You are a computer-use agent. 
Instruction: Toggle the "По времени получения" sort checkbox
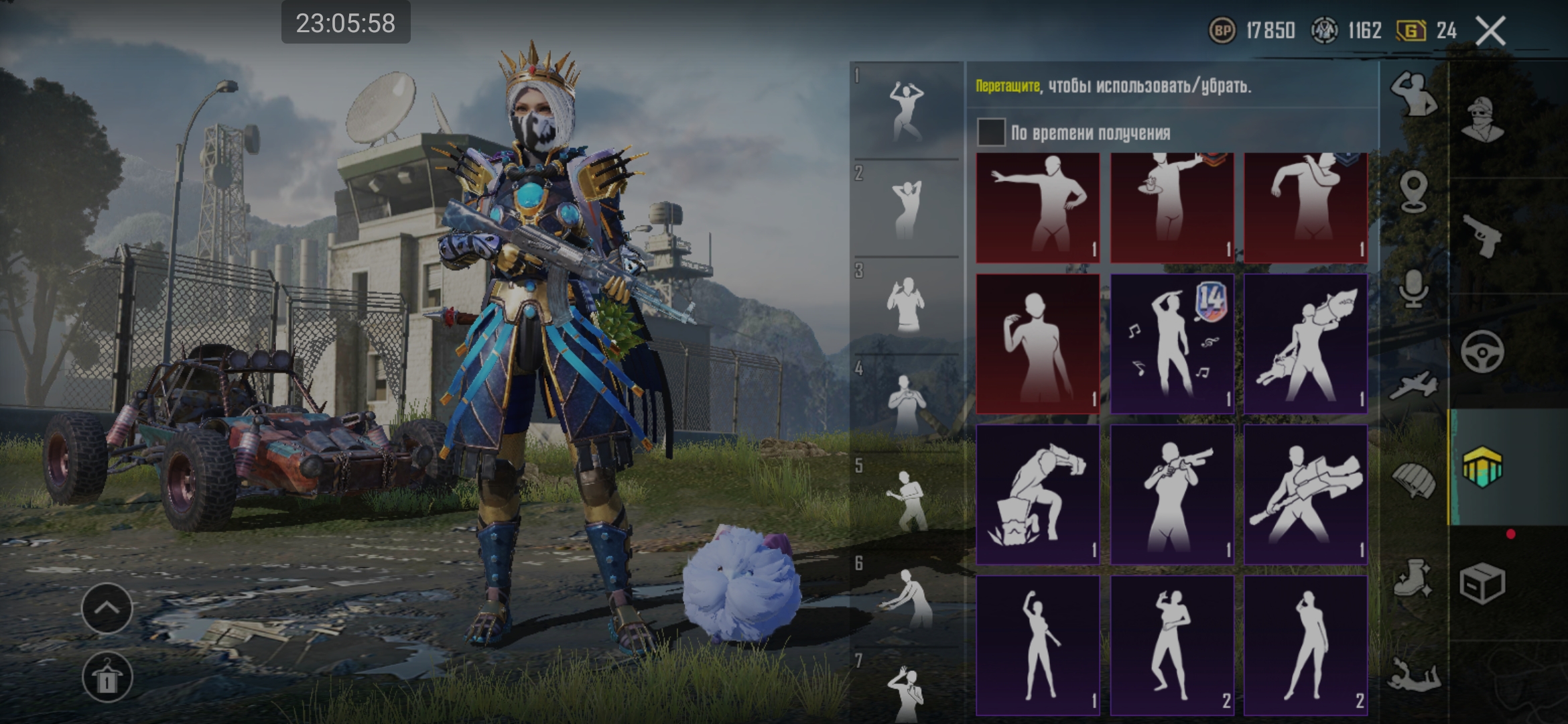[x=991, y=132]
